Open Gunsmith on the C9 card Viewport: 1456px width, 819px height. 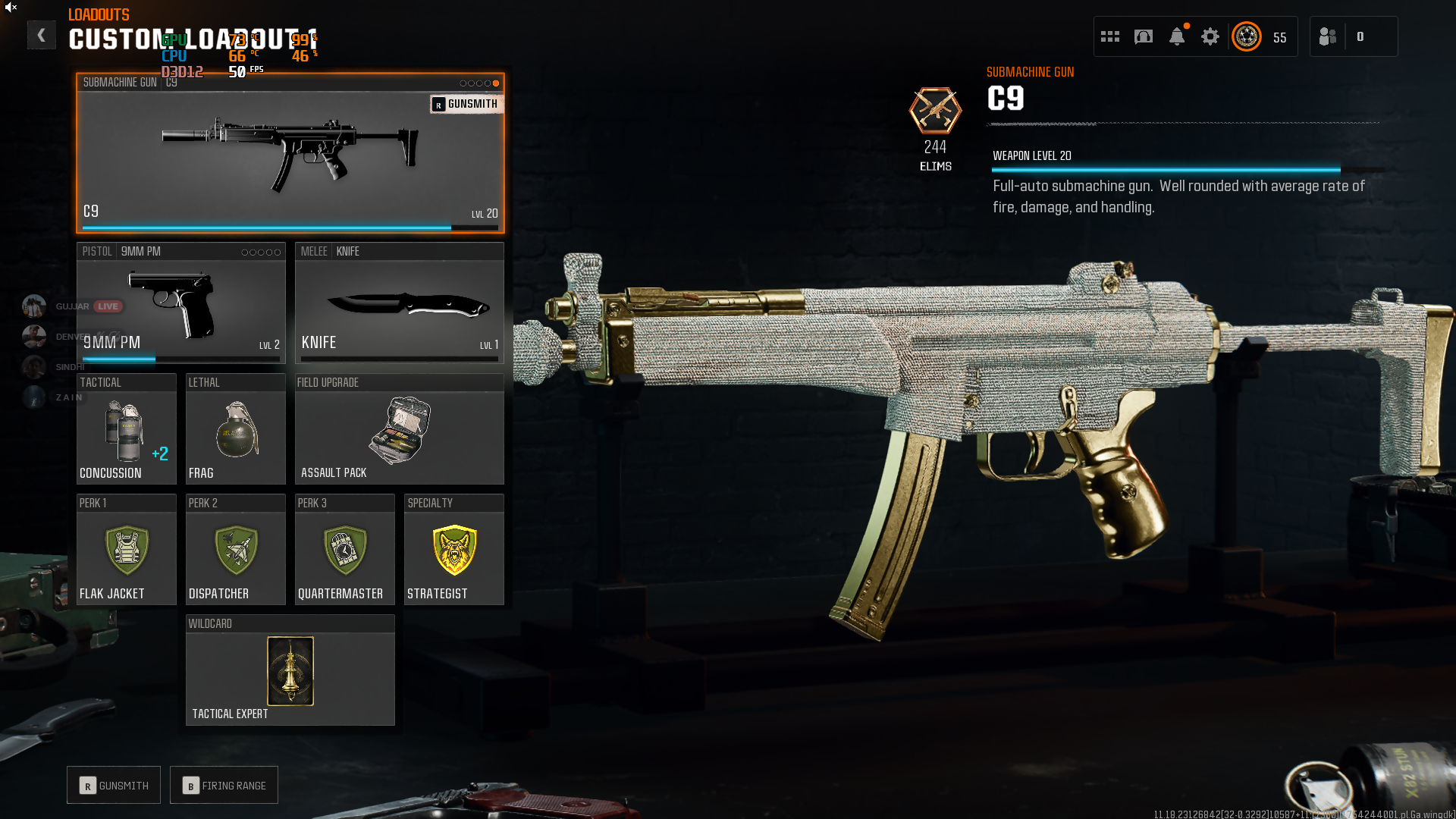pos(466,104)
